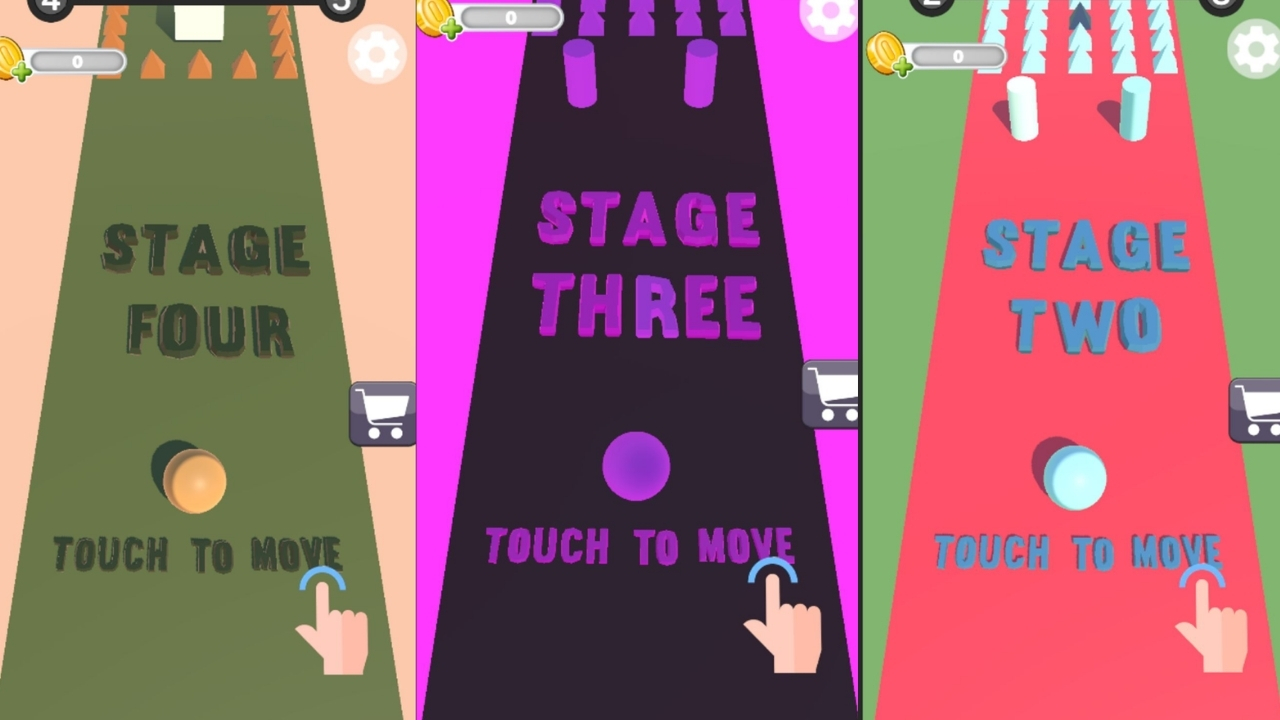Open settings gear on the Stage Three screen
This screenshot has width=1280, height=720.
tap(828, 18)
